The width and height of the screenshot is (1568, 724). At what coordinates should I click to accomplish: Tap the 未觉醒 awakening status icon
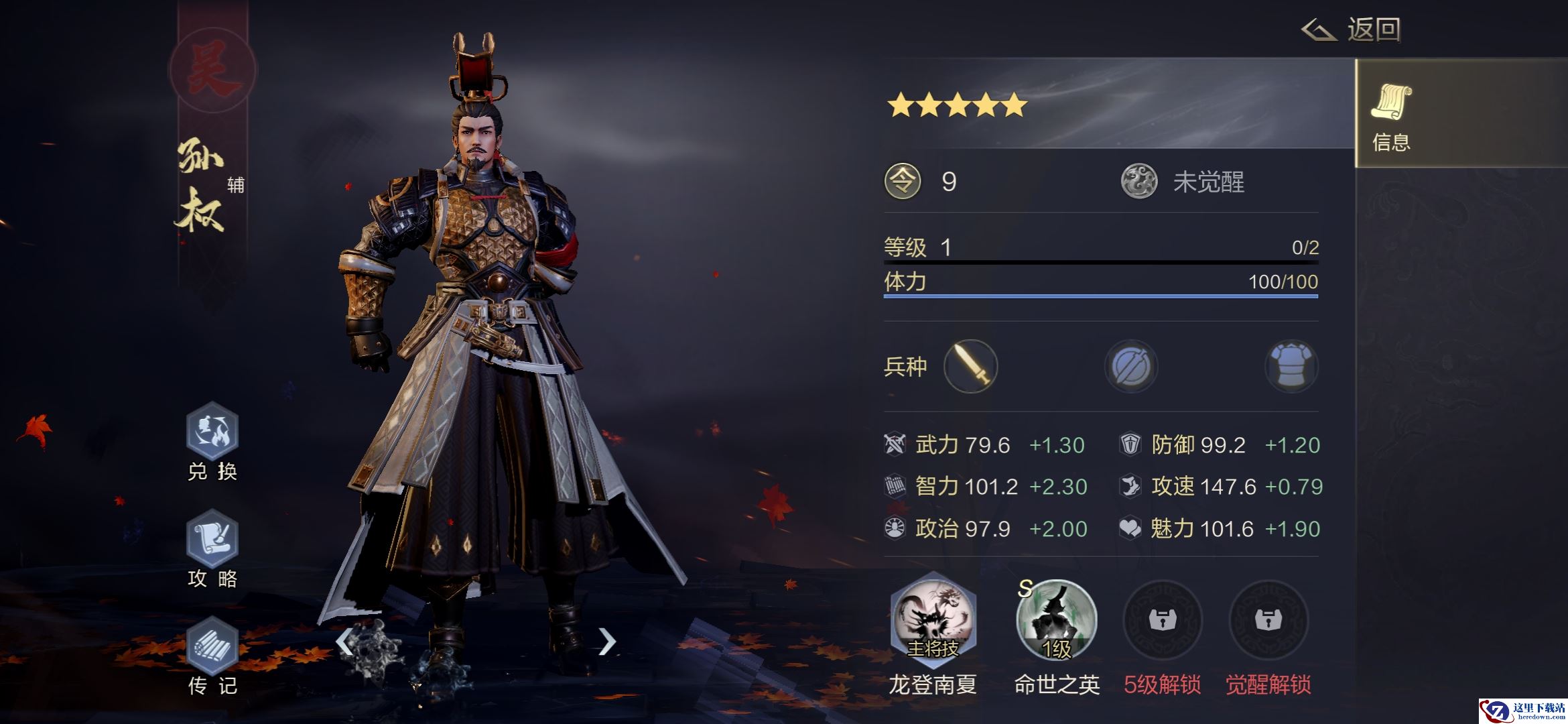click(1139, 182)
